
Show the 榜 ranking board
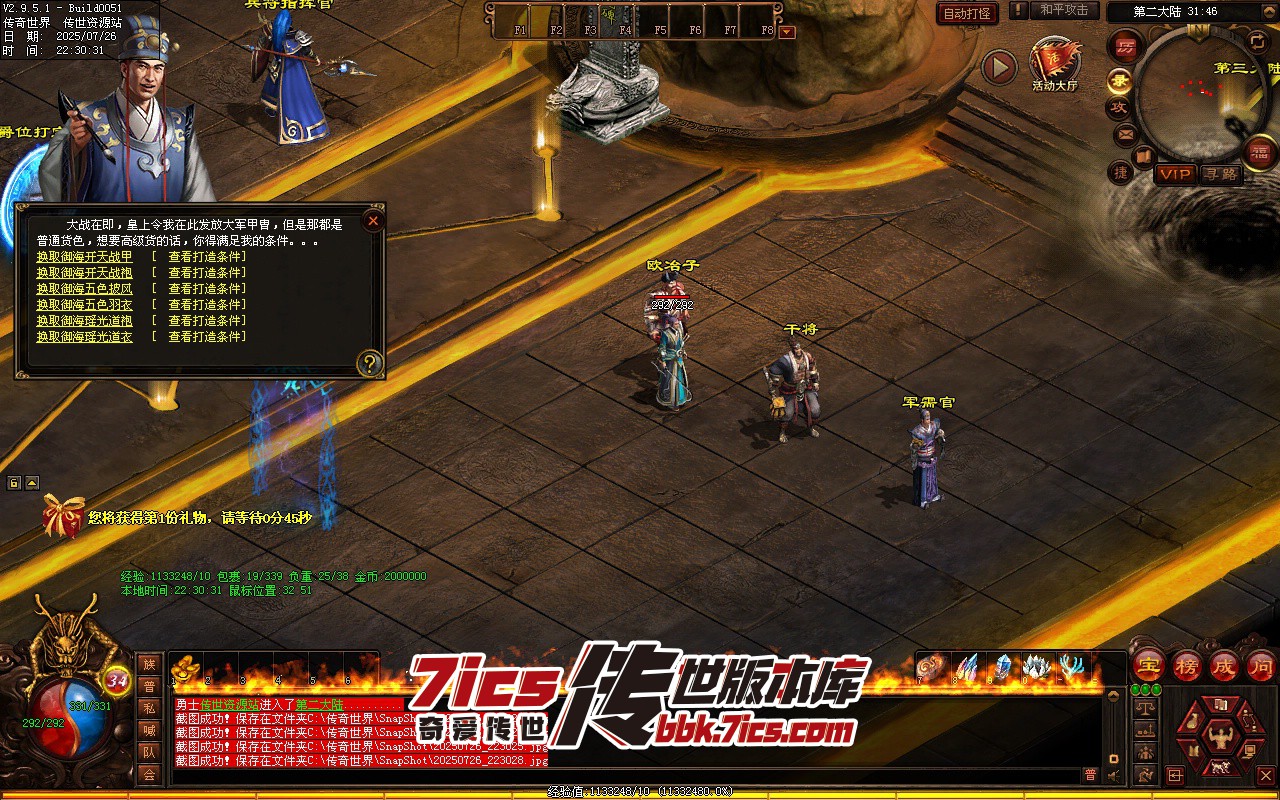tap(1187, 665)
